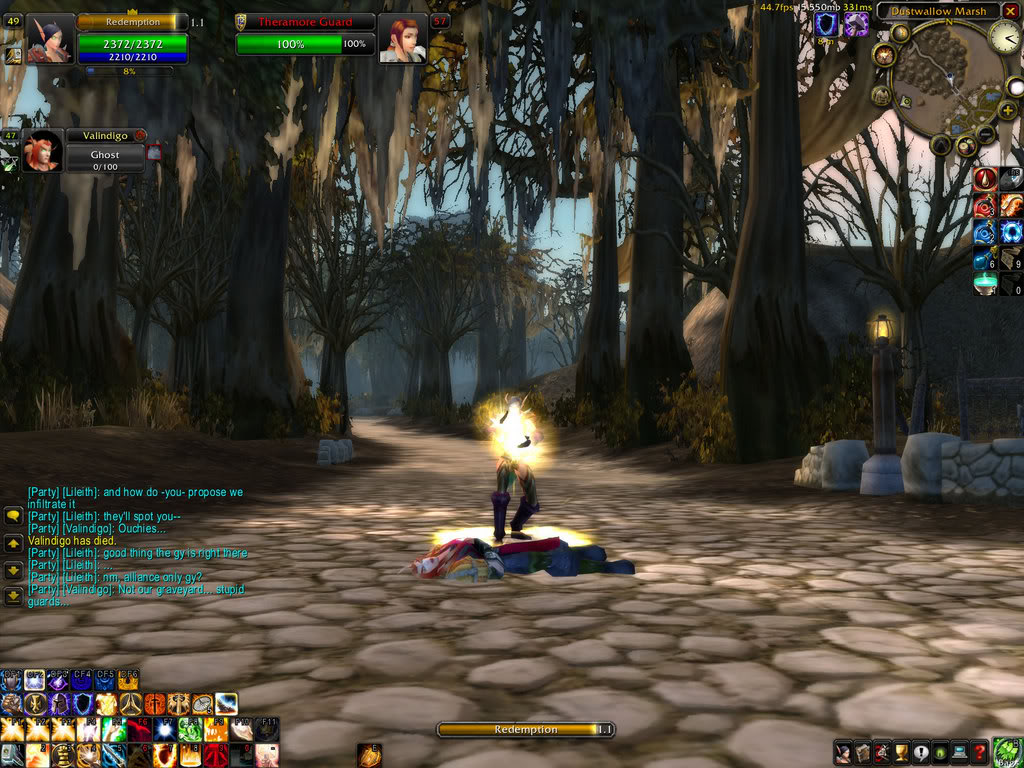1024x768 pixels.
Task: Zoom out the minimap with minus button
Action: 985,134
